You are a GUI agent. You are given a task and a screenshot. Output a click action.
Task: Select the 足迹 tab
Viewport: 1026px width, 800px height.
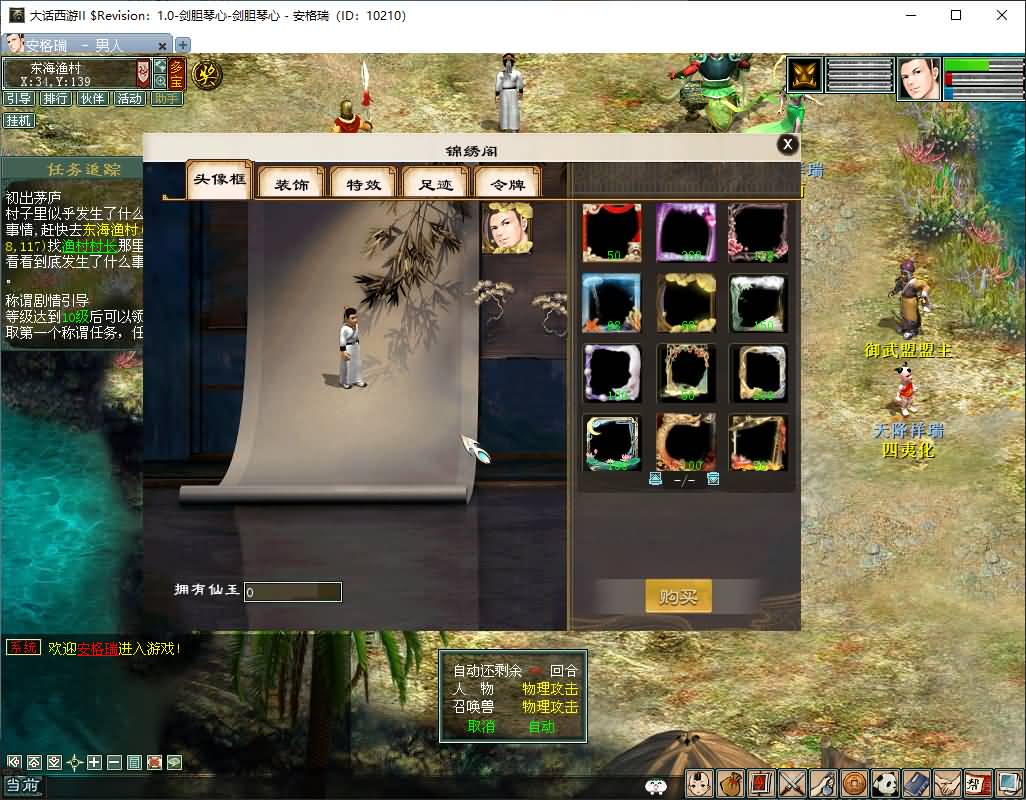click(x=436, y=184)
